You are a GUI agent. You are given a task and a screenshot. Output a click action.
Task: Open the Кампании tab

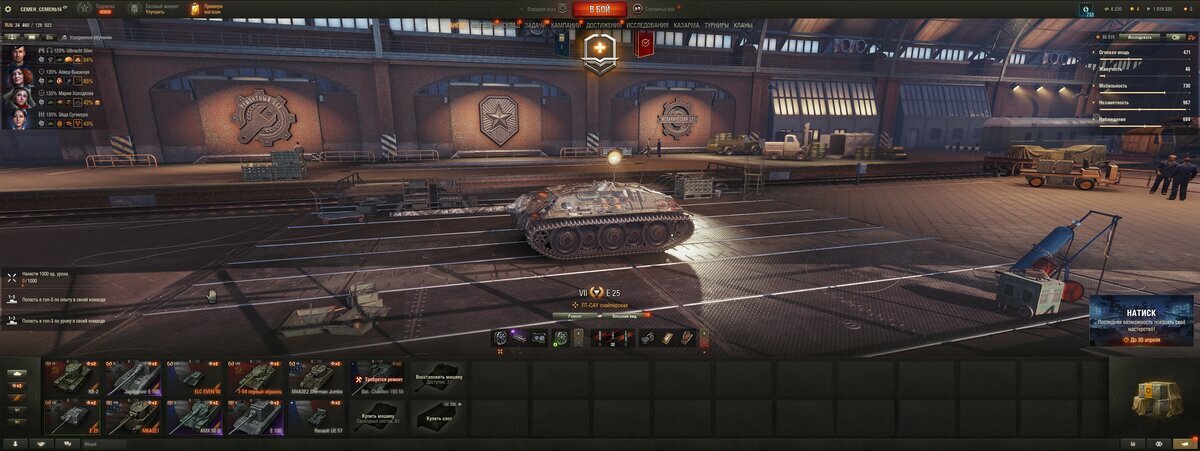coord(565,24)
